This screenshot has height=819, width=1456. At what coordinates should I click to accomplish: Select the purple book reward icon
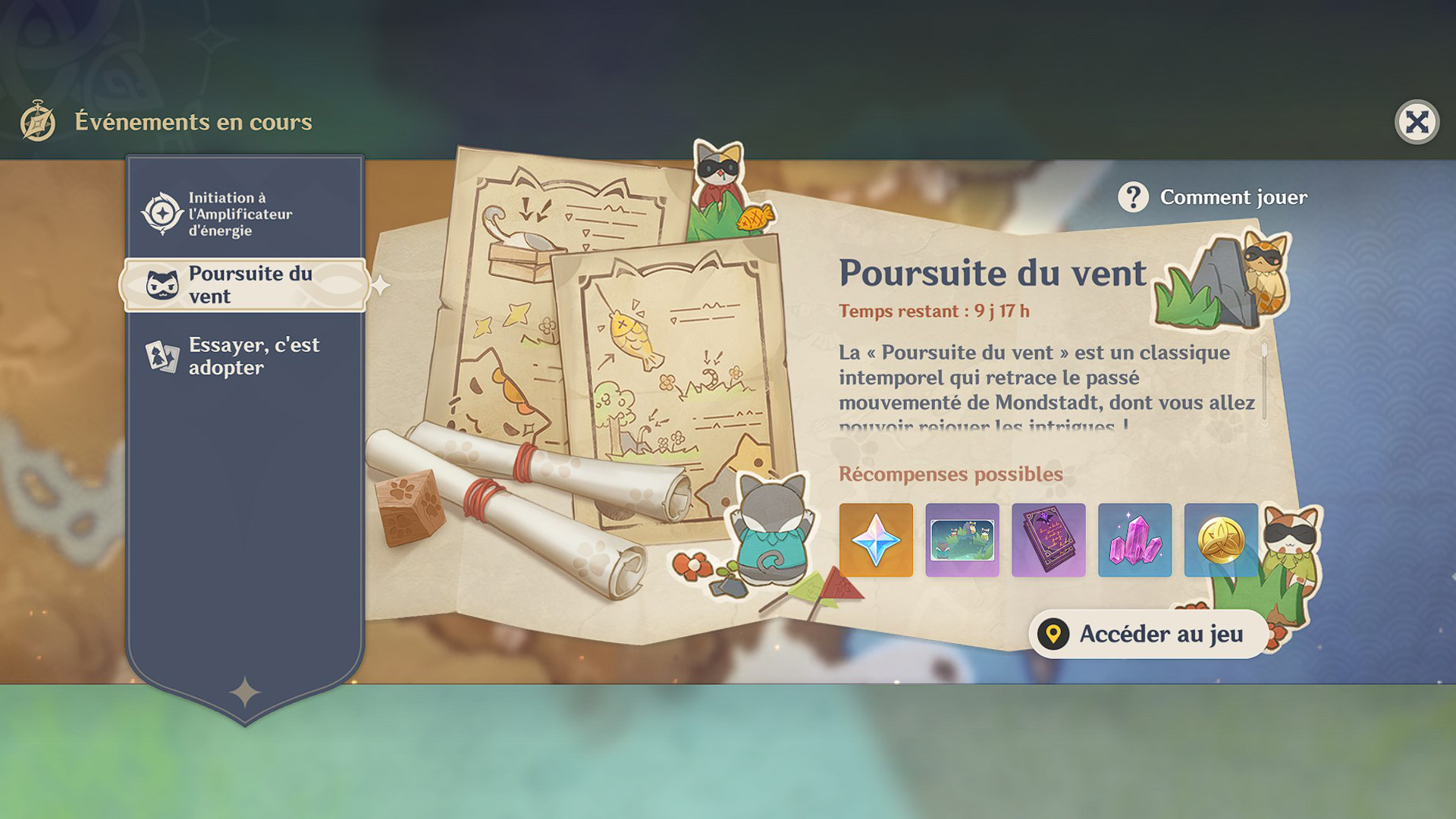tap(1049, 541)
